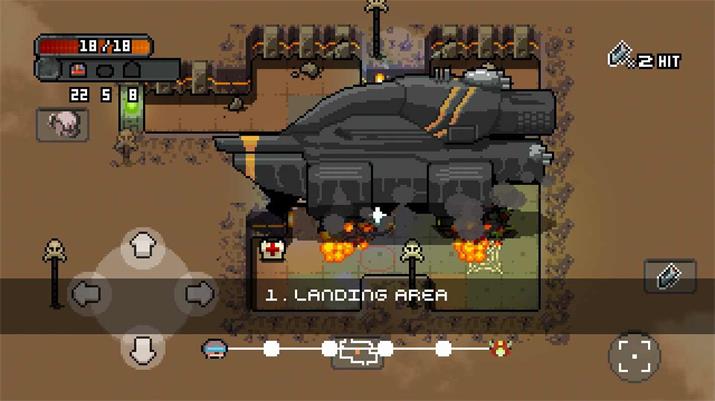Screen dimensions: 715x401
Task: Activate the crosshair targeting button
Action: 635,355
